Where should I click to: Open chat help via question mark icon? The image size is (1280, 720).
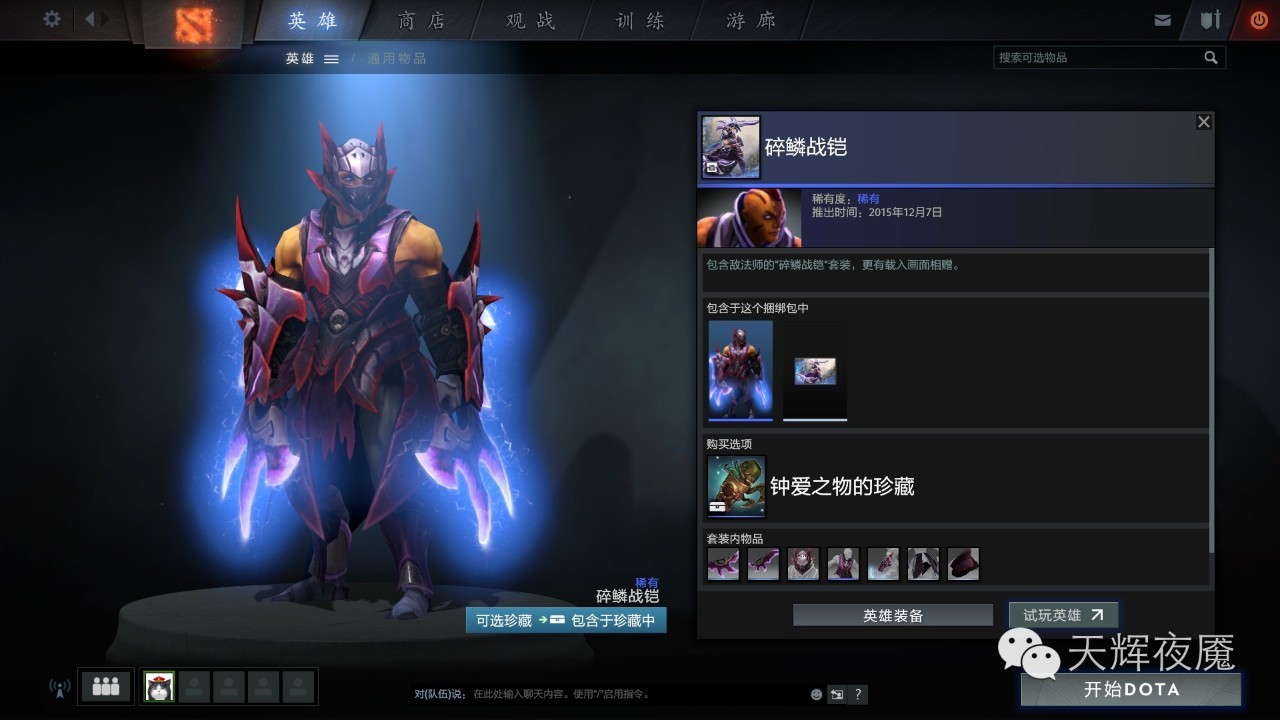[858, 694]
